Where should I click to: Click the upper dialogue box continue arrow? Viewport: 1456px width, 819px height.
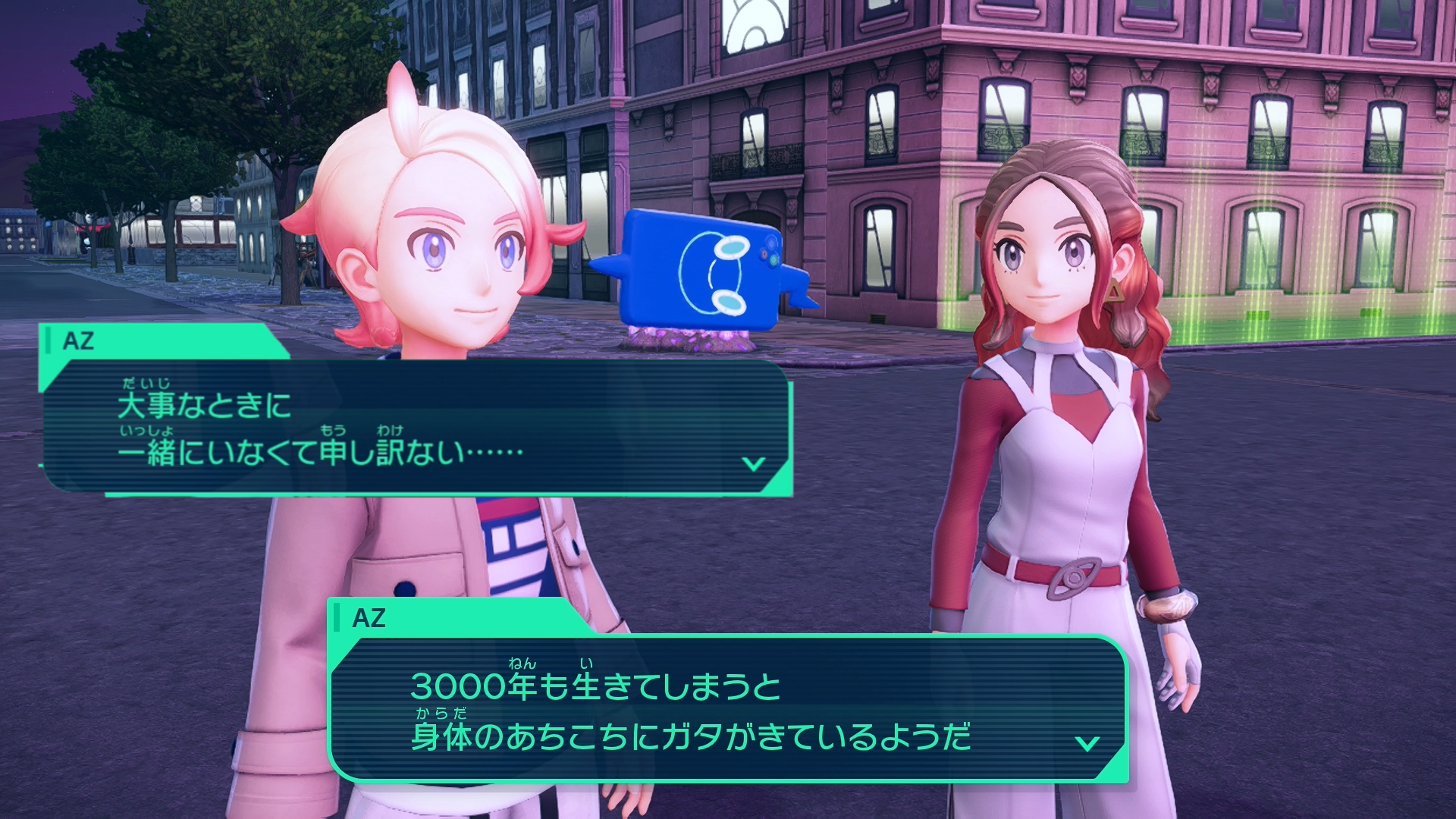pyautogui.click(x=753, y=463)
